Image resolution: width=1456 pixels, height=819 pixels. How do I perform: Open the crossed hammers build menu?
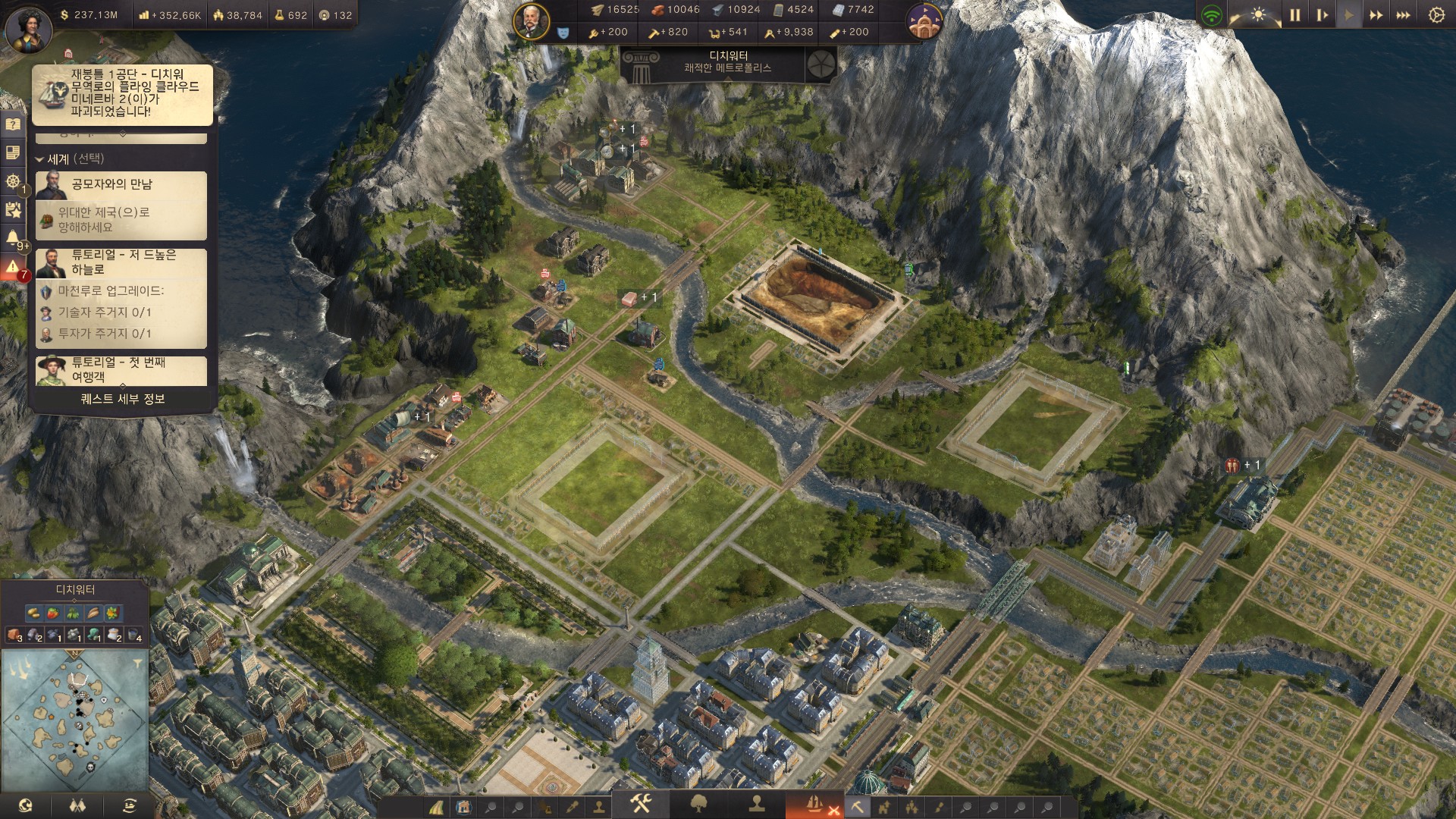[x=641, y=804]
